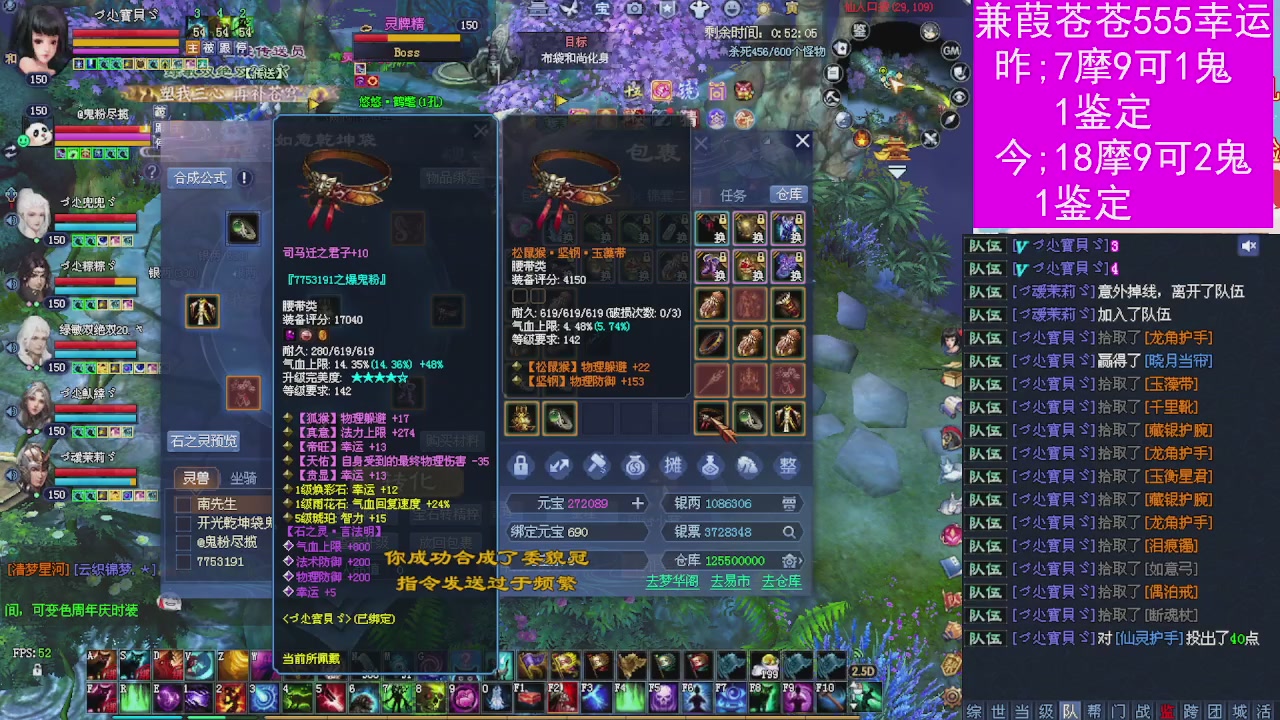Click the 整 organize-bag icon
Viewport: 1280px width, 720px height.
[x=789, y=466]
